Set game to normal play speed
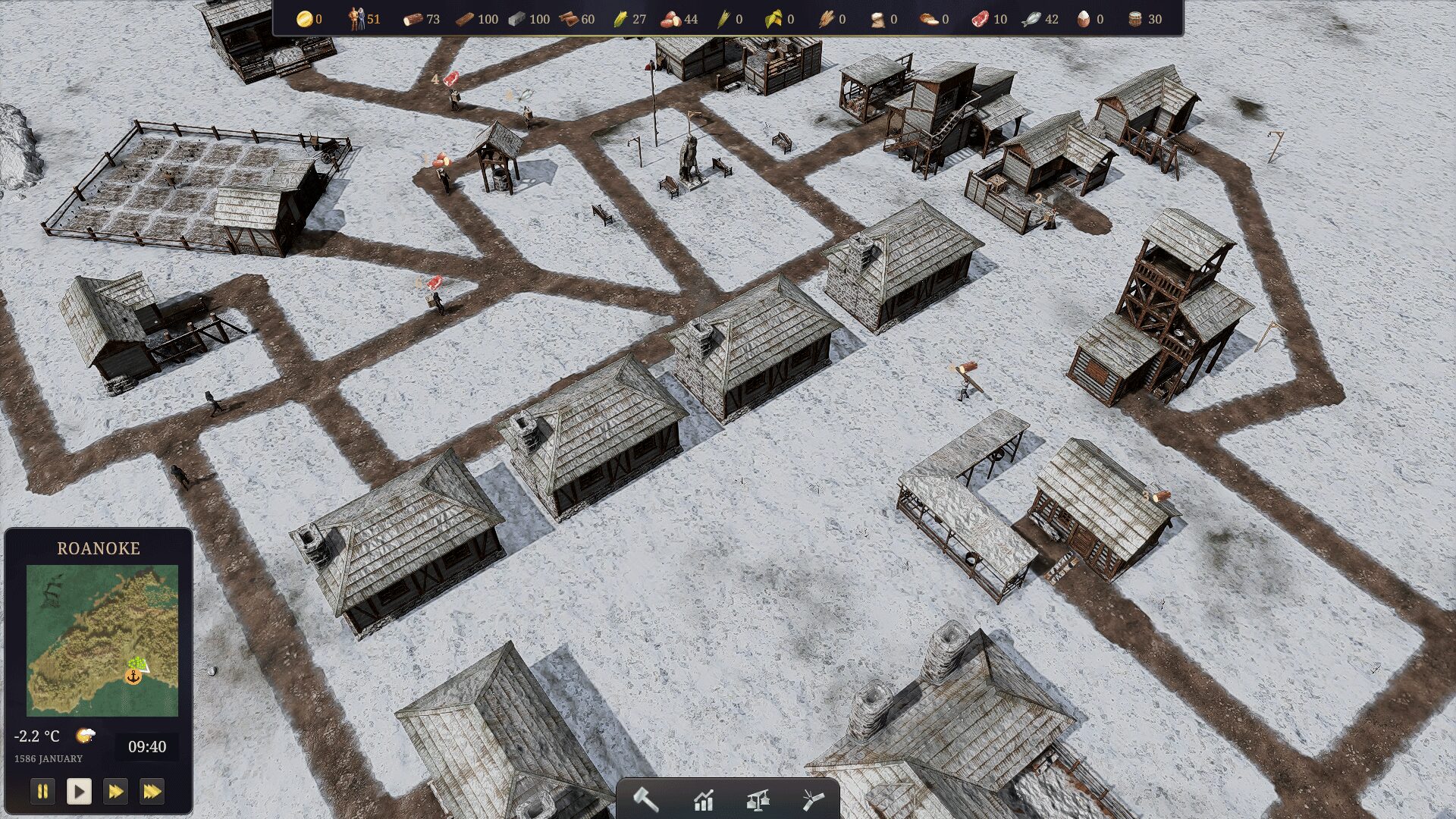Screen dimensions: 1456x819 (79, 792)
